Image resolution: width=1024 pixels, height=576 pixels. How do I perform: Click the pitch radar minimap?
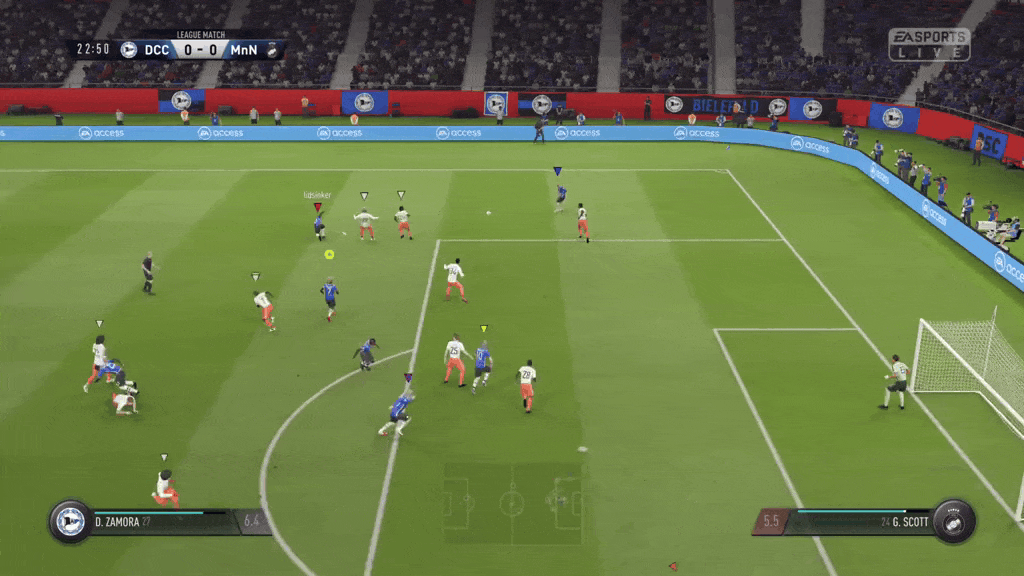tap(512, 497)
